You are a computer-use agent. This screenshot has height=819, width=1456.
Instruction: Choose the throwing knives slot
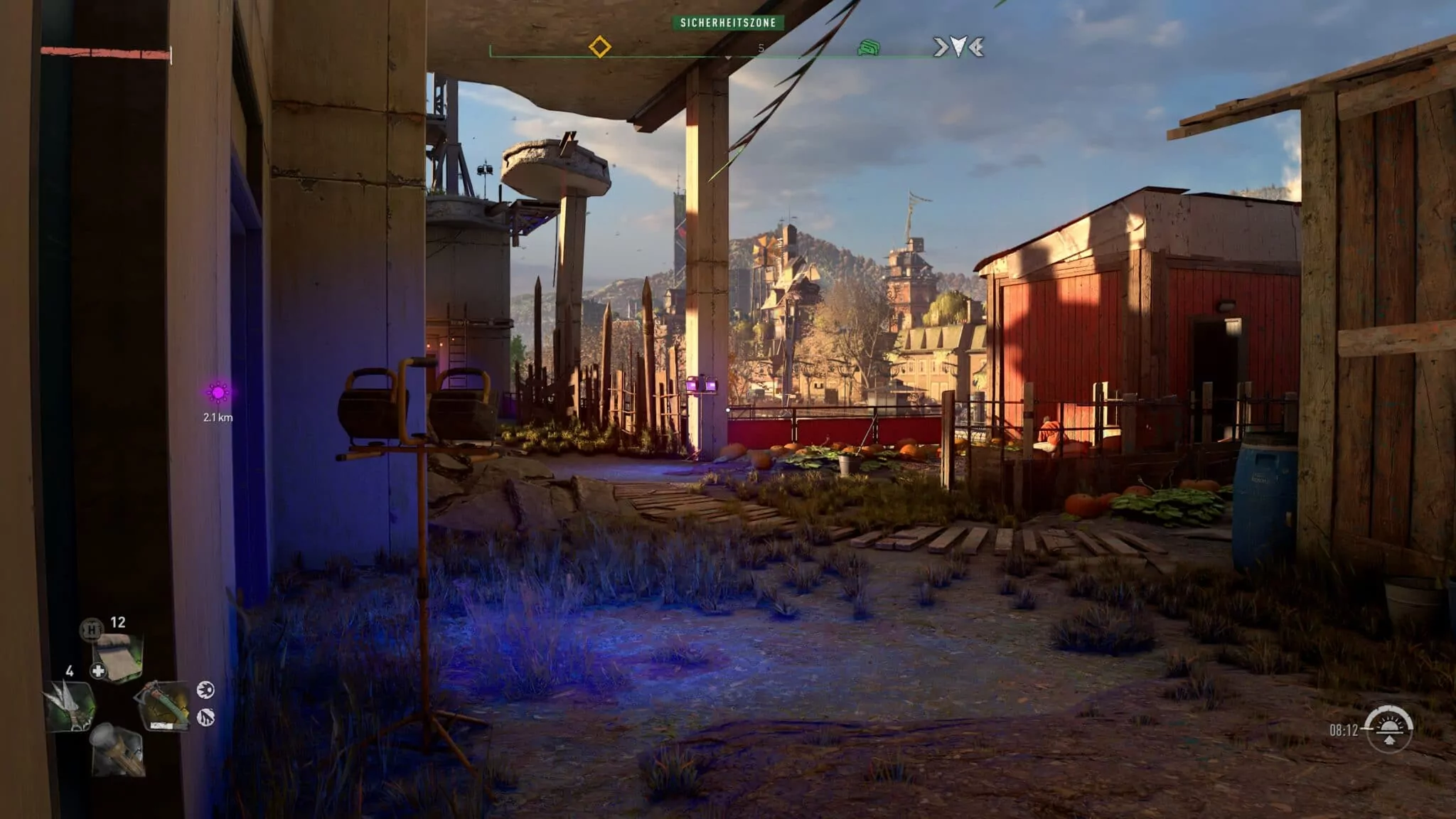[x=71, y=705]
